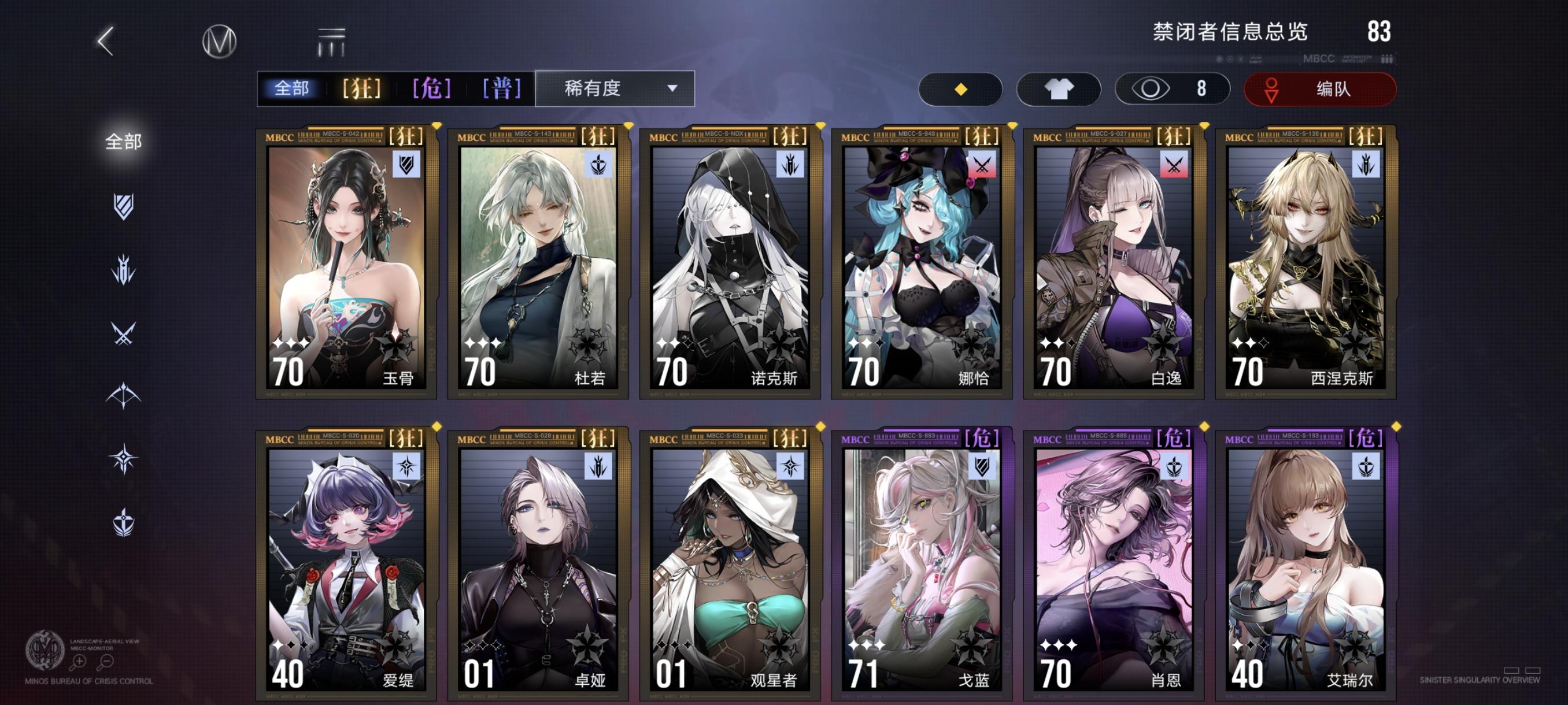Toggle the yellow diamond favorite filter

[960, 88]
